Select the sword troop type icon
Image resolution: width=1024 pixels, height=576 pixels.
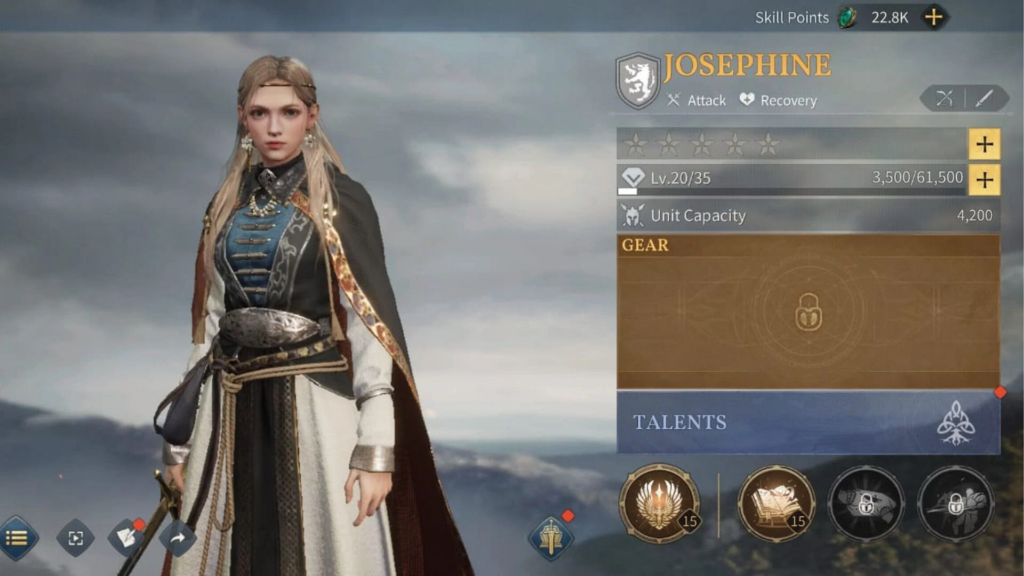[984, 98]
